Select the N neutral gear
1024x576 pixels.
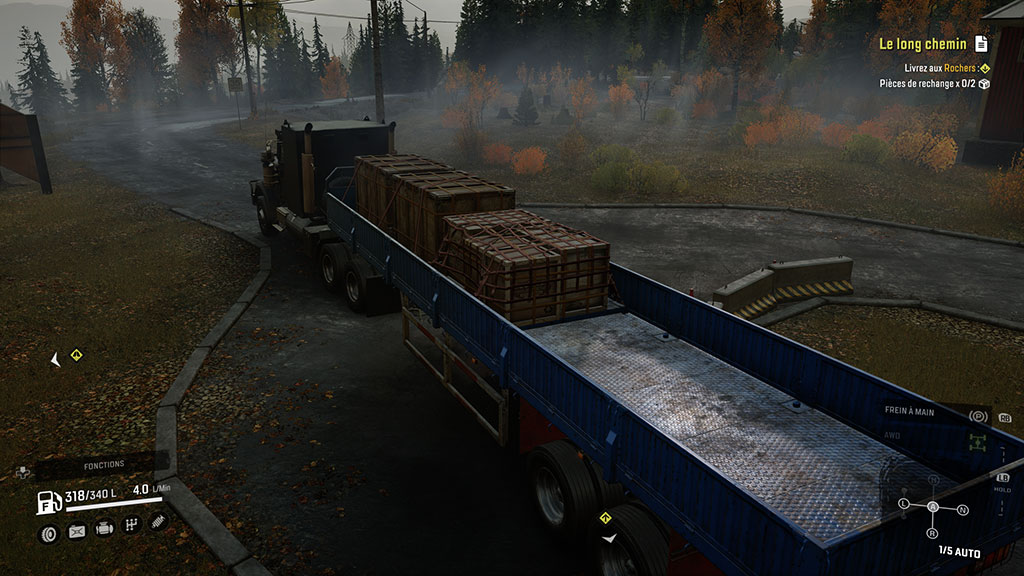[x=963, y=510]
